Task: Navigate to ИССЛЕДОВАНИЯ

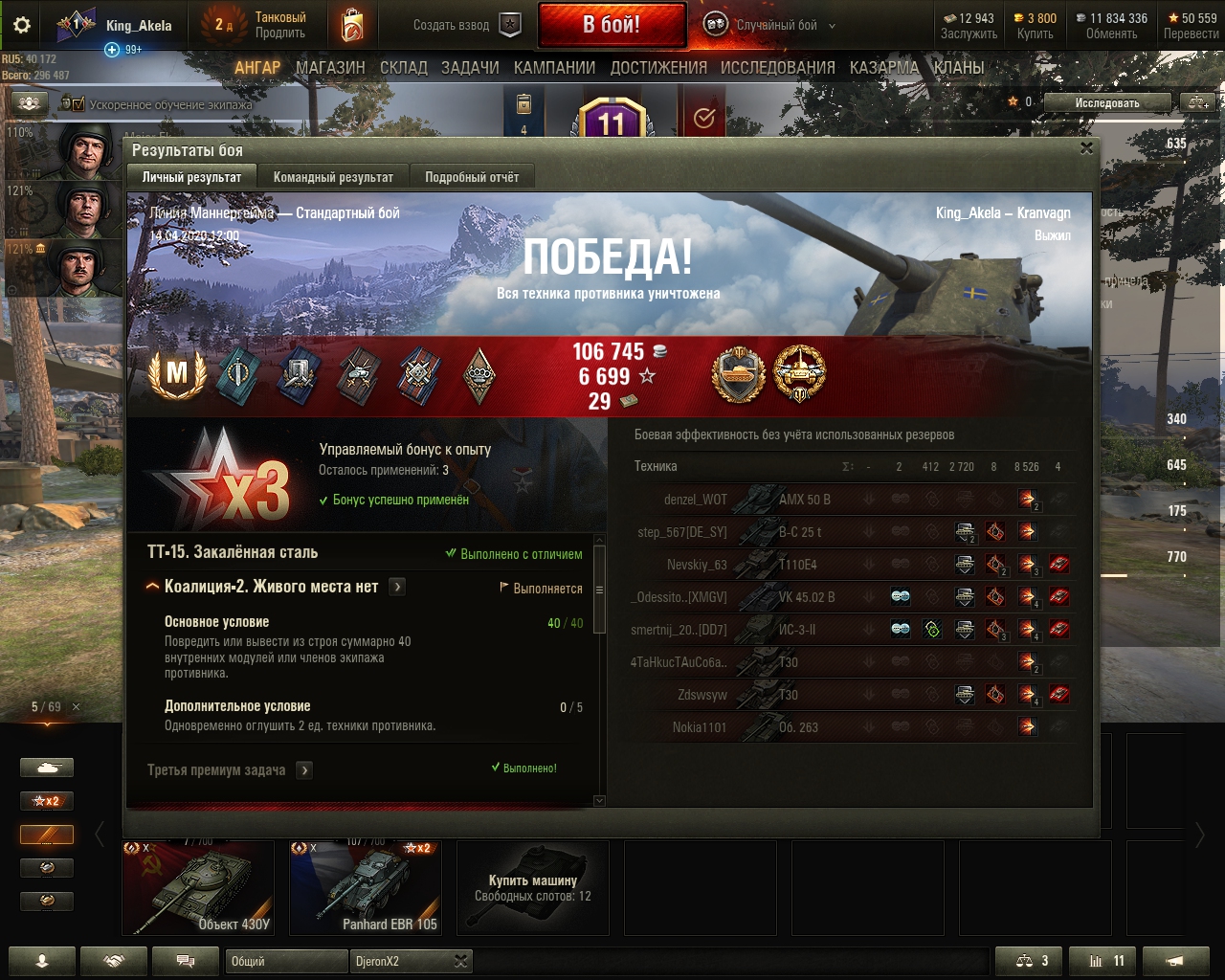Action: pos(777,68)
